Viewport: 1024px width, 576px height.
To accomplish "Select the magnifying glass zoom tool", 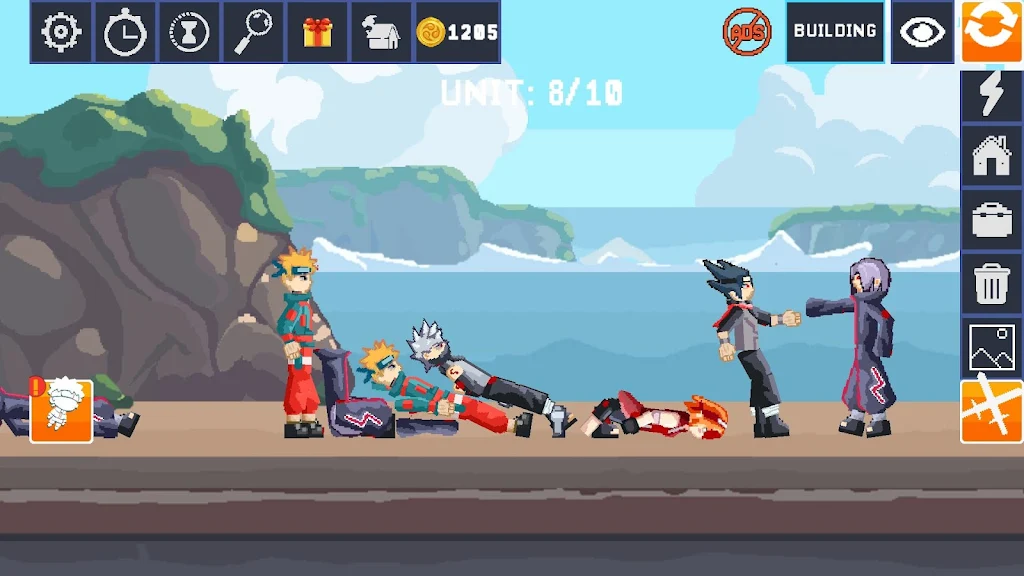I will tap(253, 32).
